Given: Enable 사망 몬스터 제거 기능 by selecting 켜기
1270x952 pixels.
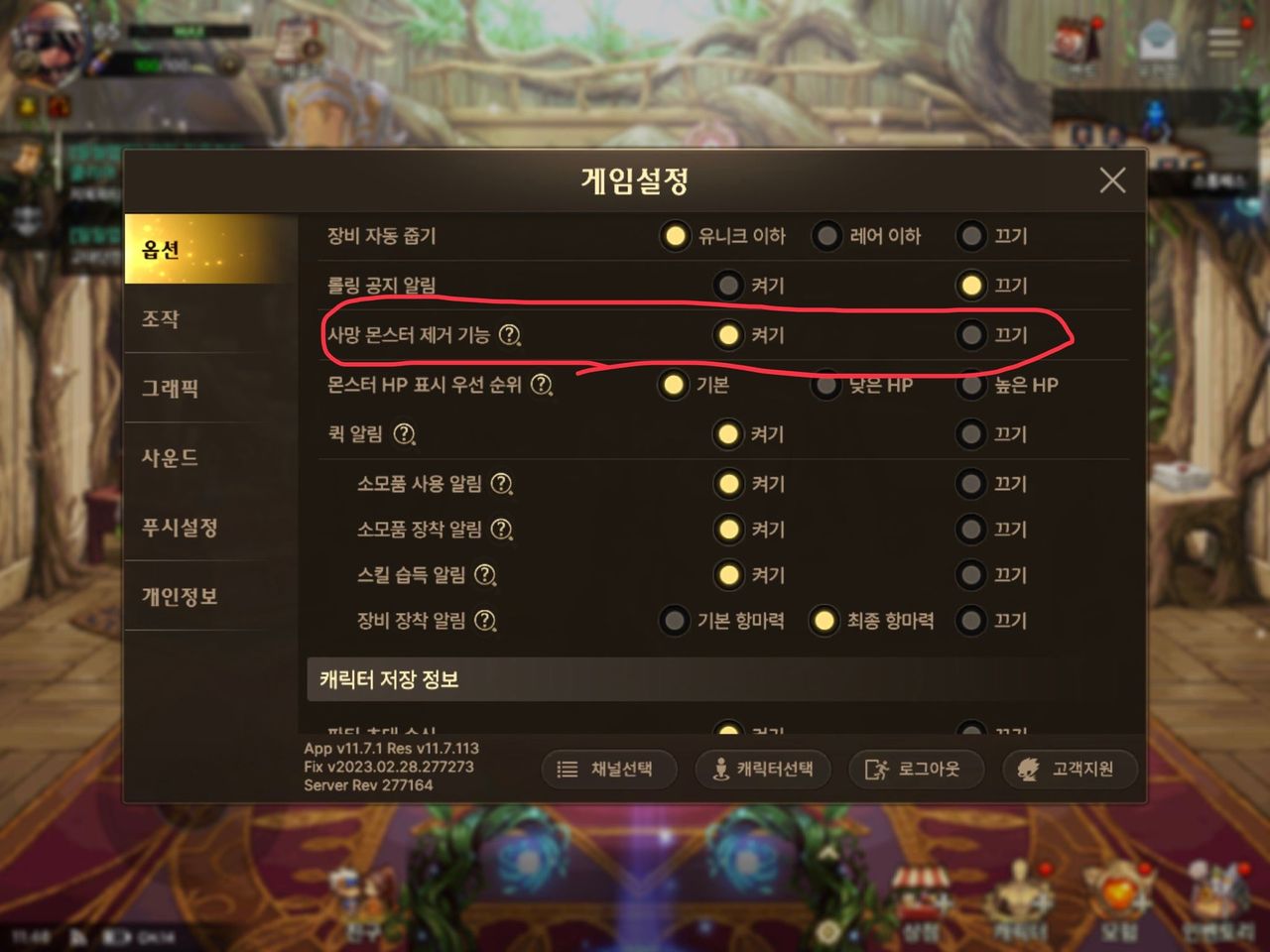Looking at the screenshot, I should [728, 336].
